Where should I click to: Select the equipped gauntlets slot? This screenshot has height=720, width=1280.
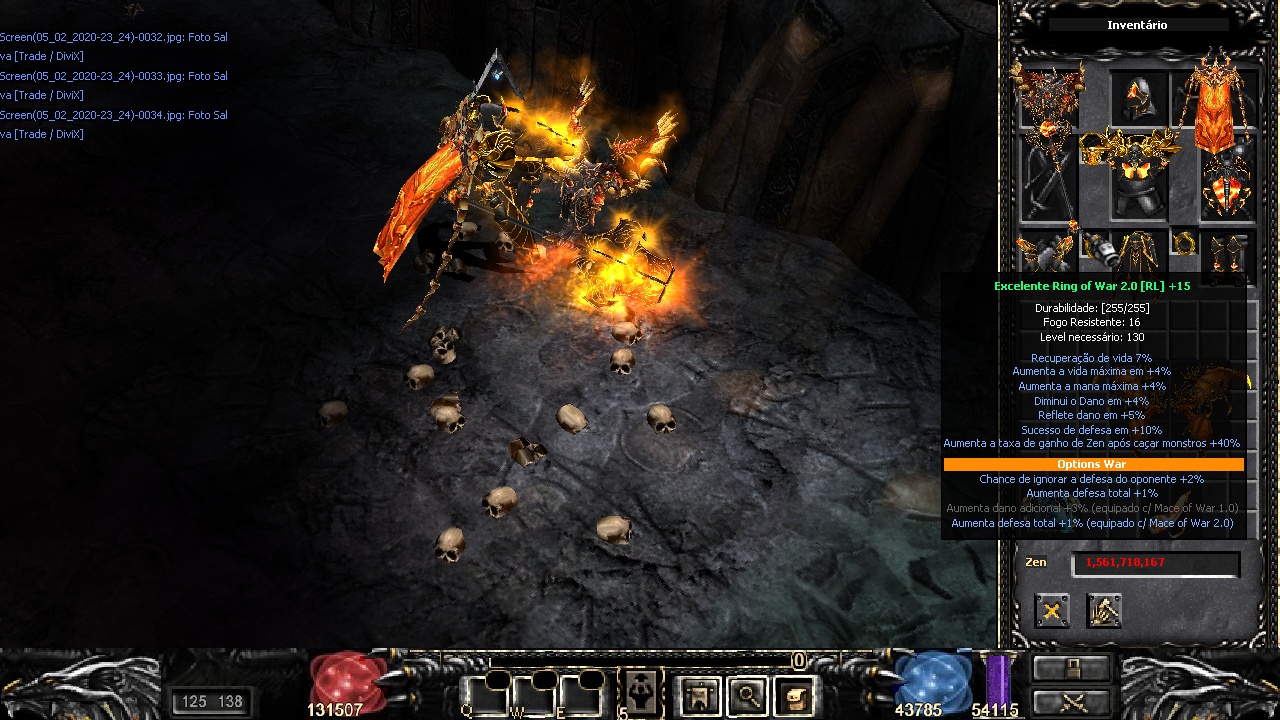(1043, 253)
